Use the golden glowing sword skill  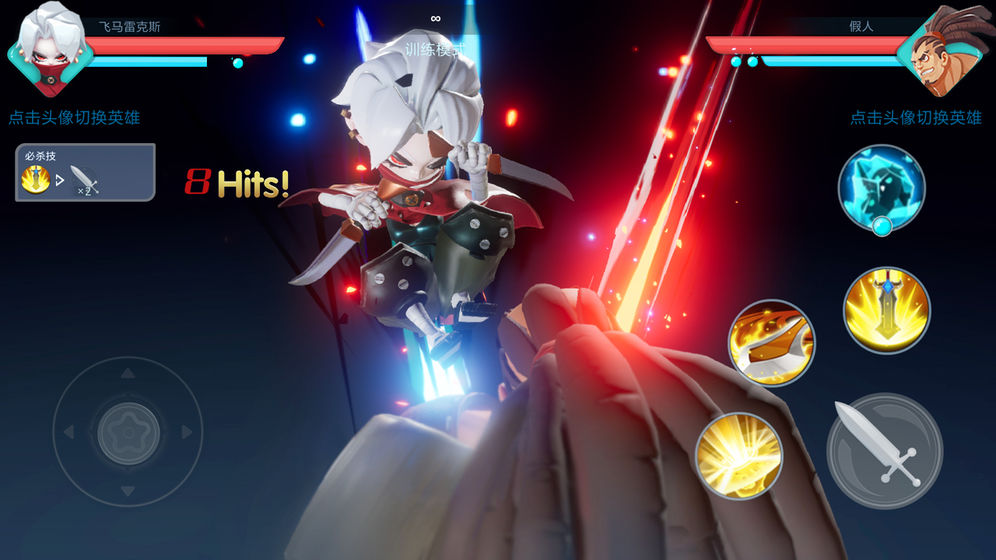click(886, 309)
